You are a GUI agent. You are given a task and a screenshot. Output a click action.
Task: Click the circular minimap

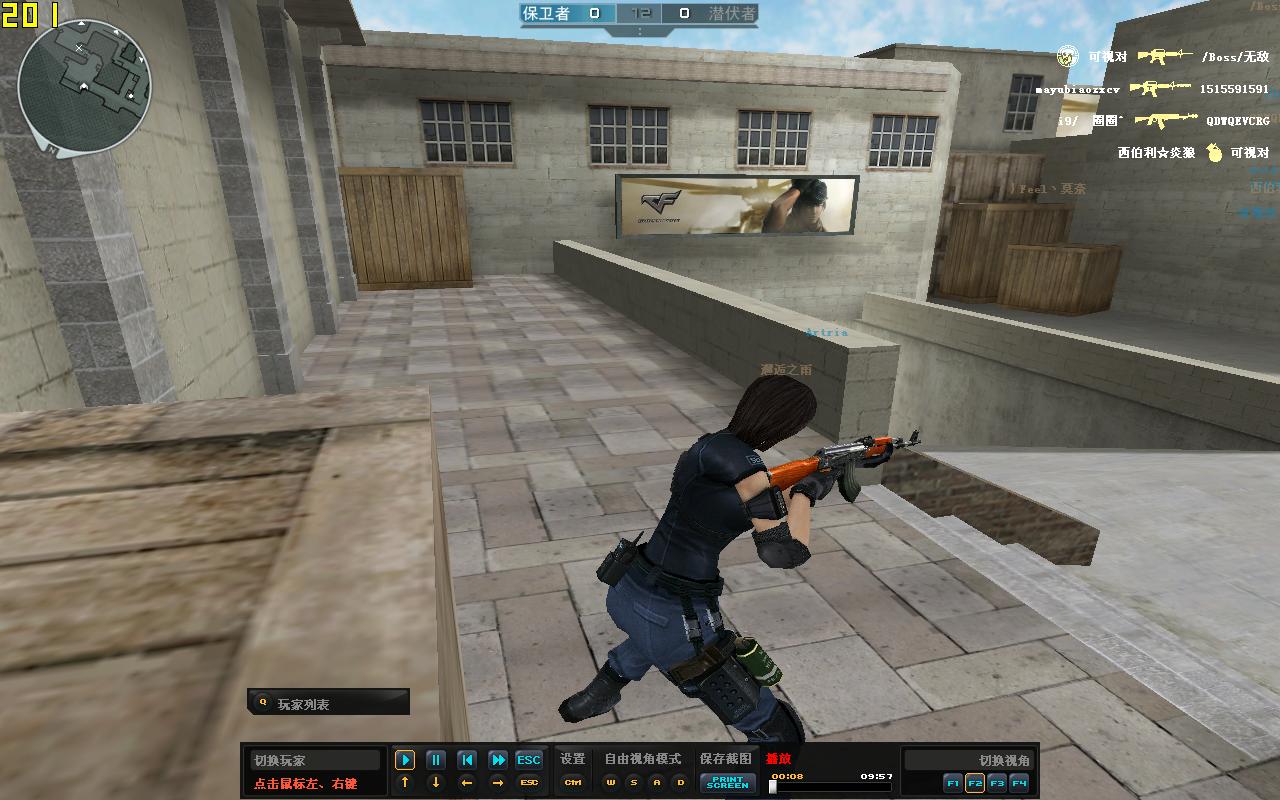tap(84, 86)
